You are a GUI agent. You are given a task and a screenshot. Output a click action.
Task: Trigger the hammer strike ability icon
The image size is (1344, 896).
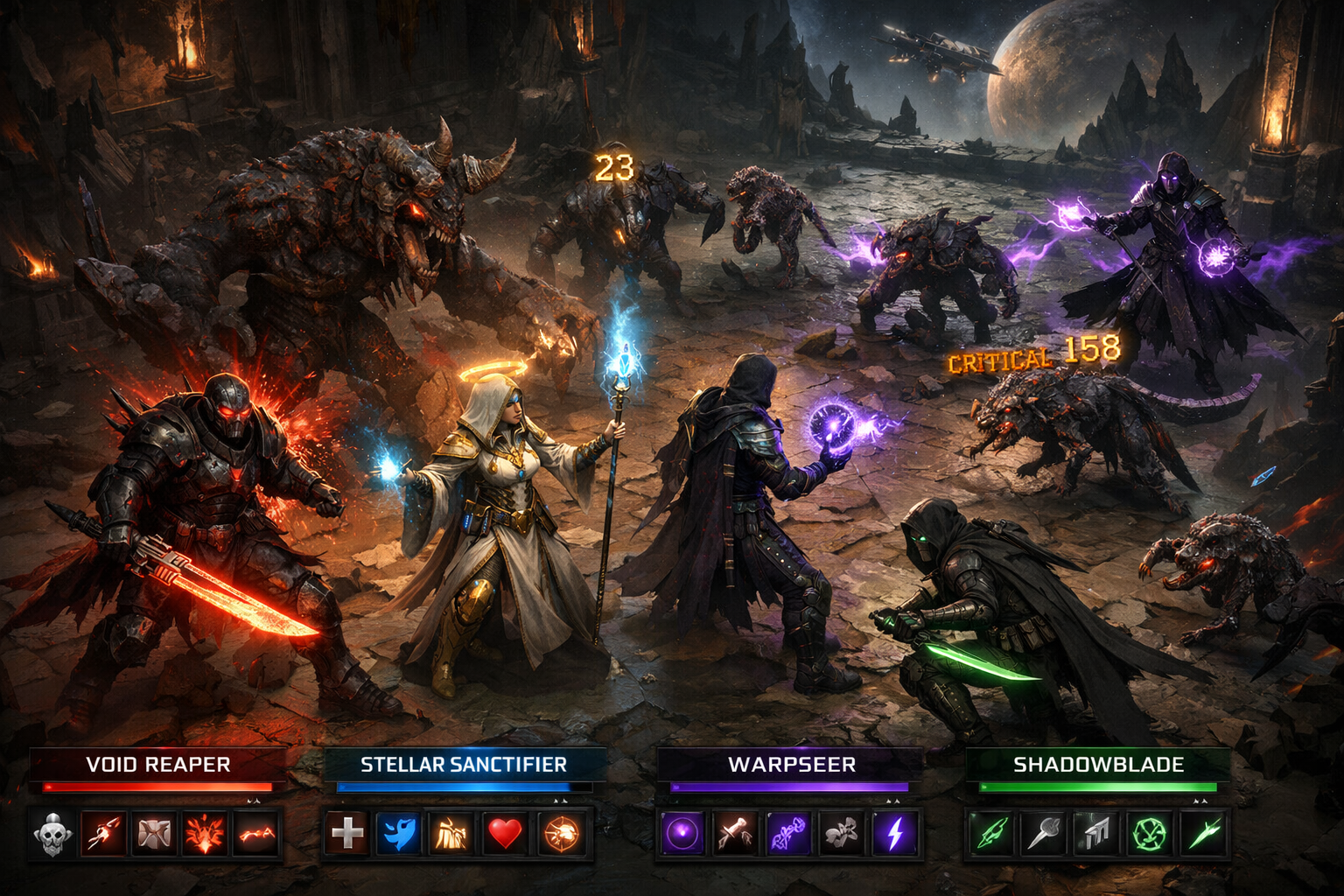pos(735,833)
